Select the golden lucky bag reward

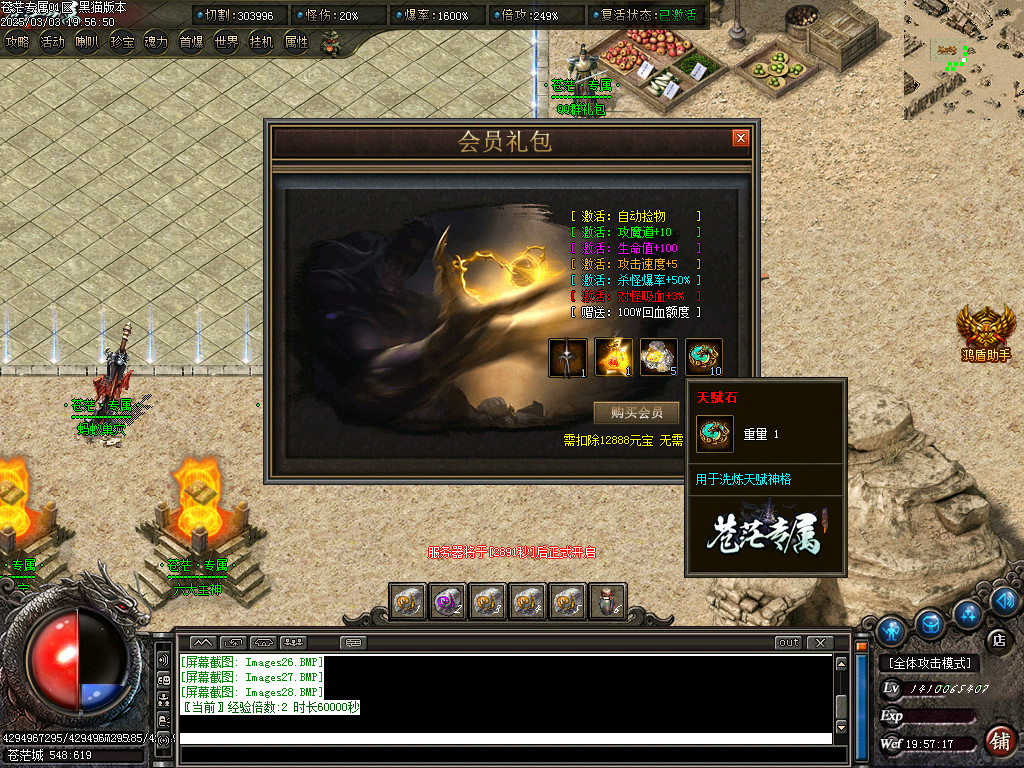tap(613, 357)
